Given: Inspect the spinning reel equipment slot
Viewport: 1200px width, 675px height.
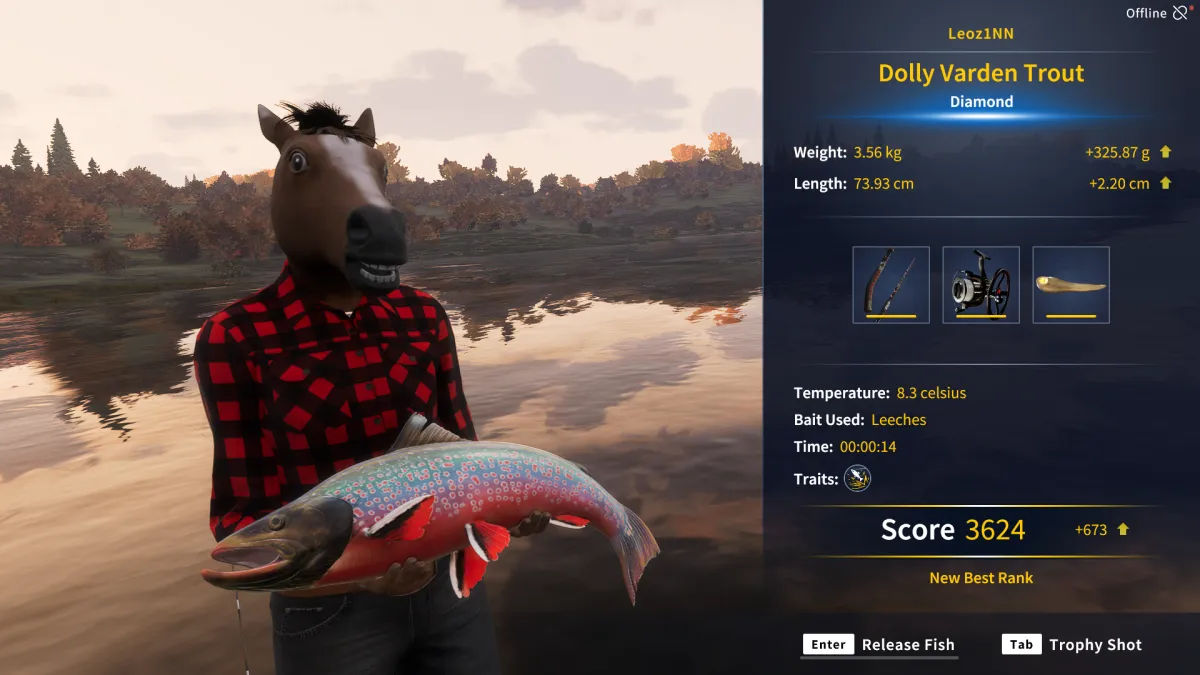Looking at the screenshot, I should coord(981,285).
